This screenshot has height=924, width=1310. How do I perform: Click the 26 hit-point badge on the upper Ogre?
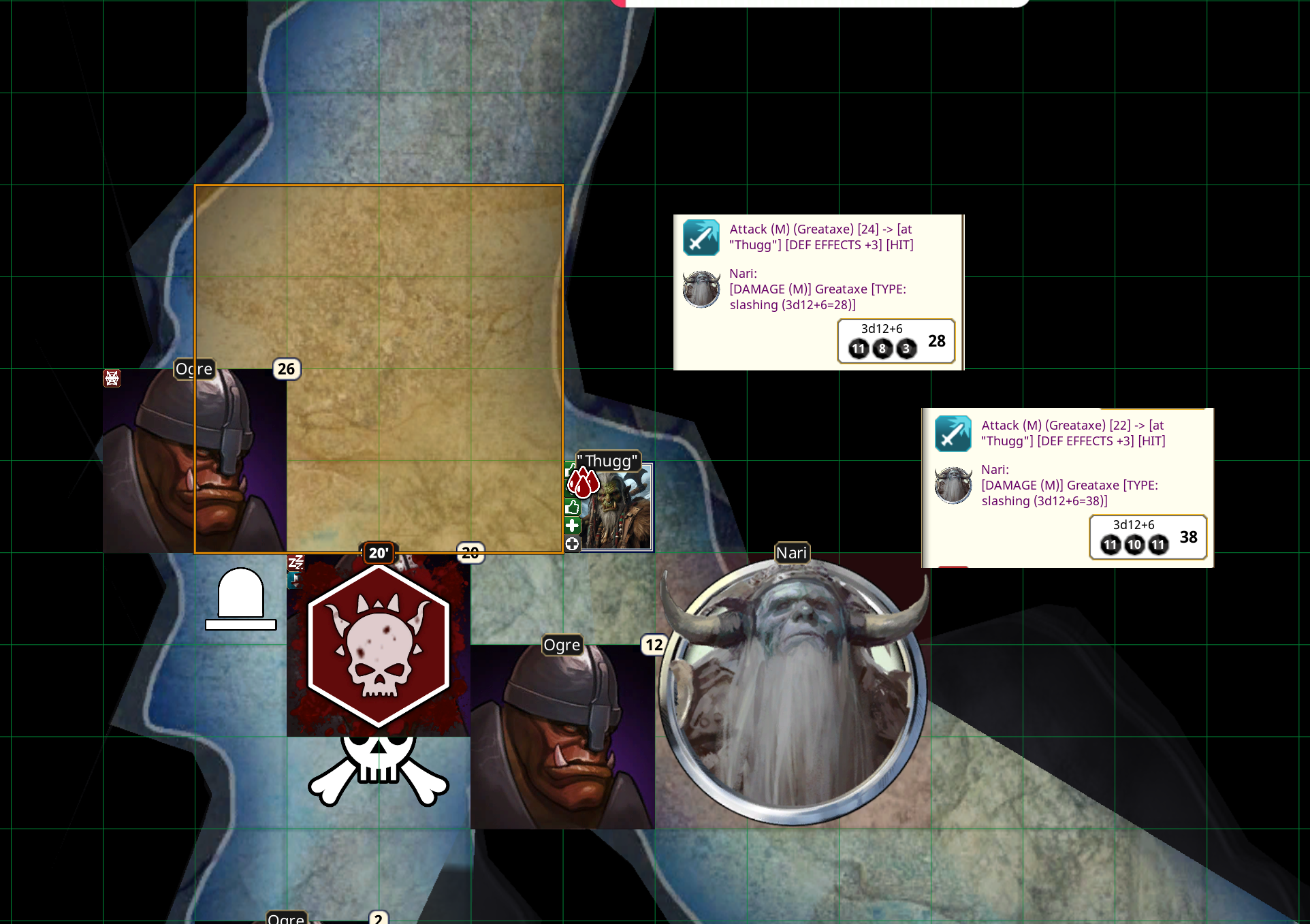click(286, 370)
